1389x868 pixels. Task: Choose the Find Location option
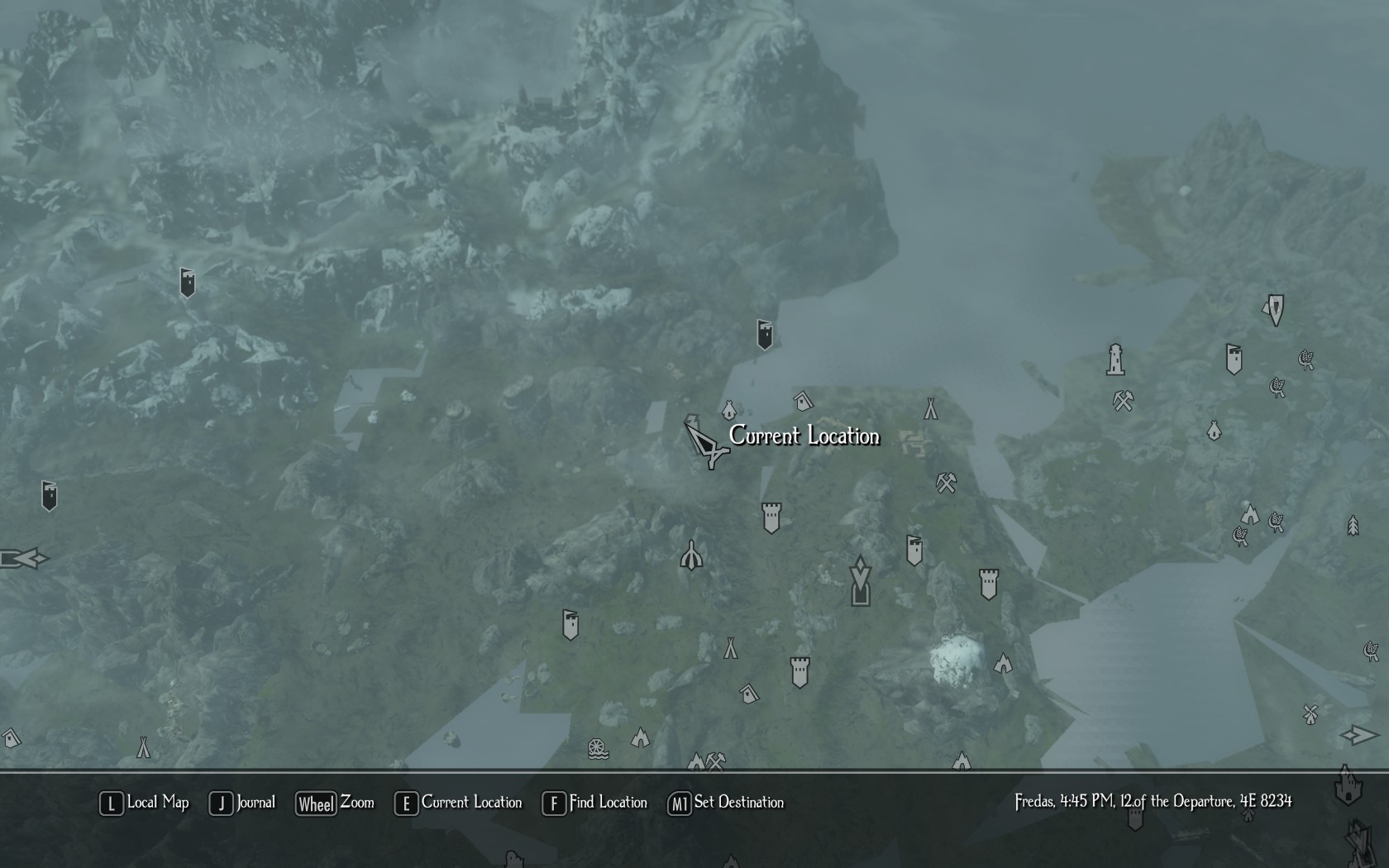point(594,803)
